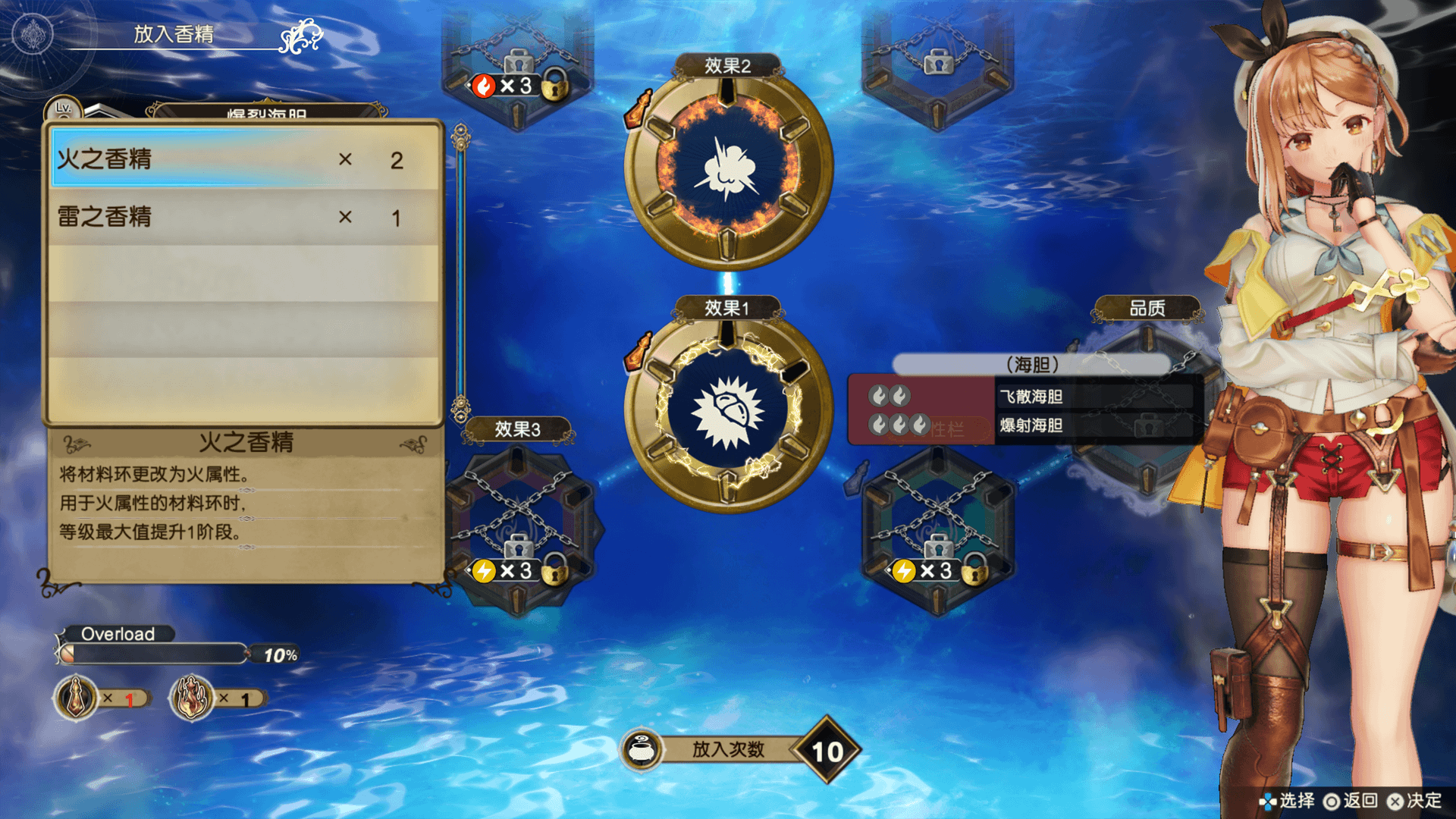Select the 火之香精 list row

pyautogui.click(x=243, y=159)
